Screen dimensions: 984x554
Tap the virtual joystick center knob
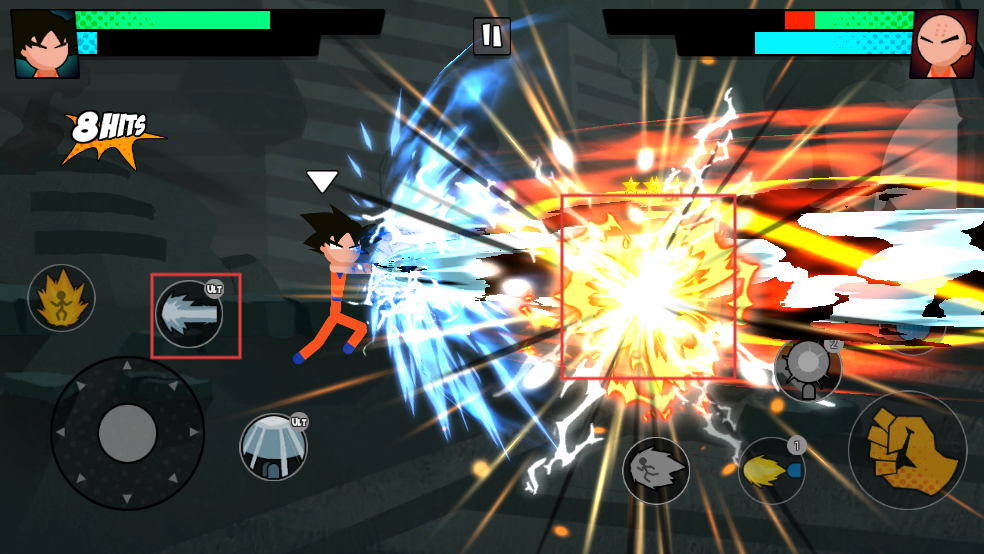pos(127,433)
